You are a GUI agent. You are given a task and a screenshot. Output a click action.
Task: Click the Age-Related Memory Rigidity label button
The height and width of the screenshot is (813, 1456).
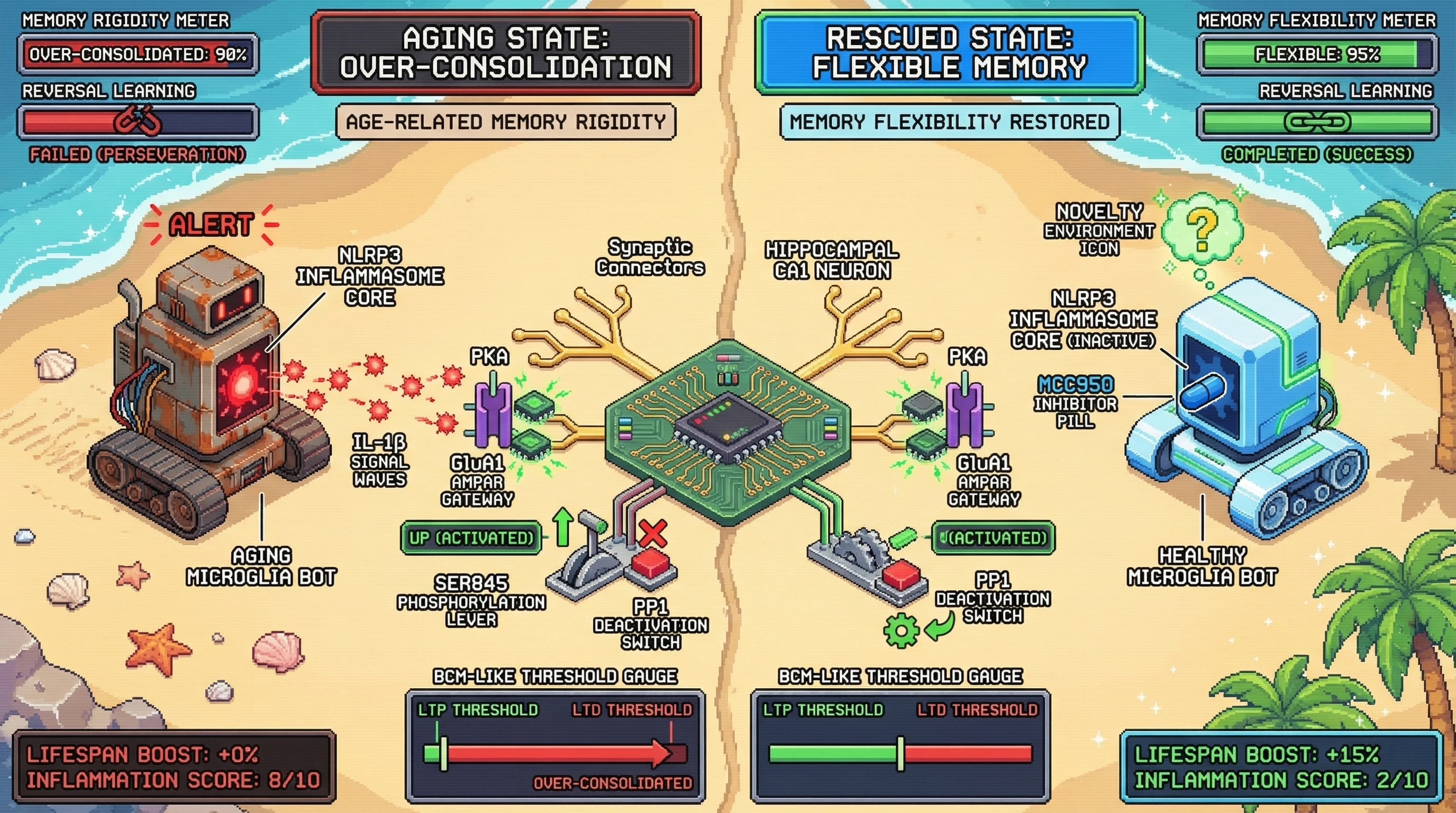(x=506, y=122)
